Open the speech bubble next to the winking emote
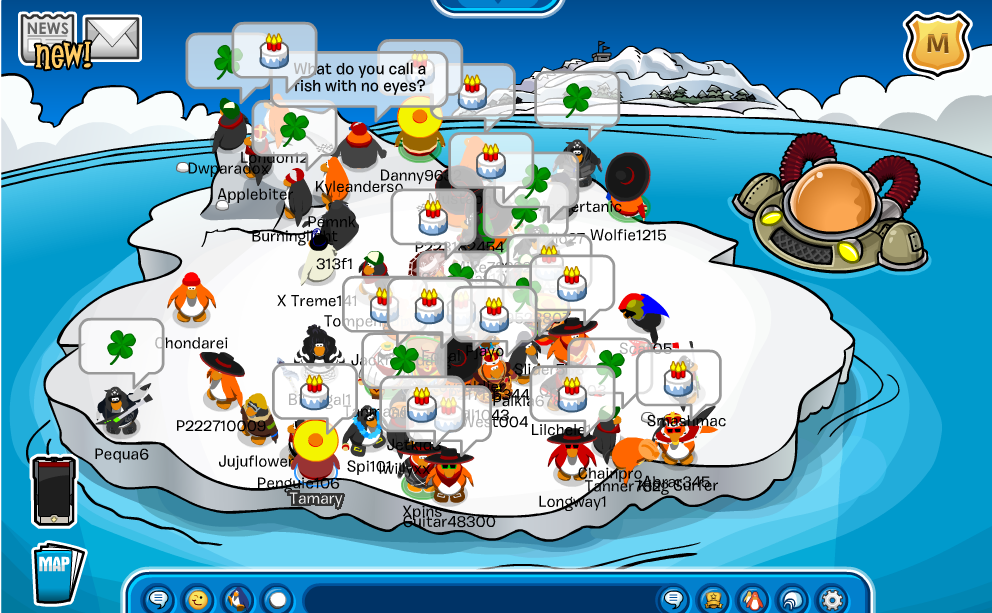The height and width of the screenshot is (613, 992). click(x=158, y=599)
